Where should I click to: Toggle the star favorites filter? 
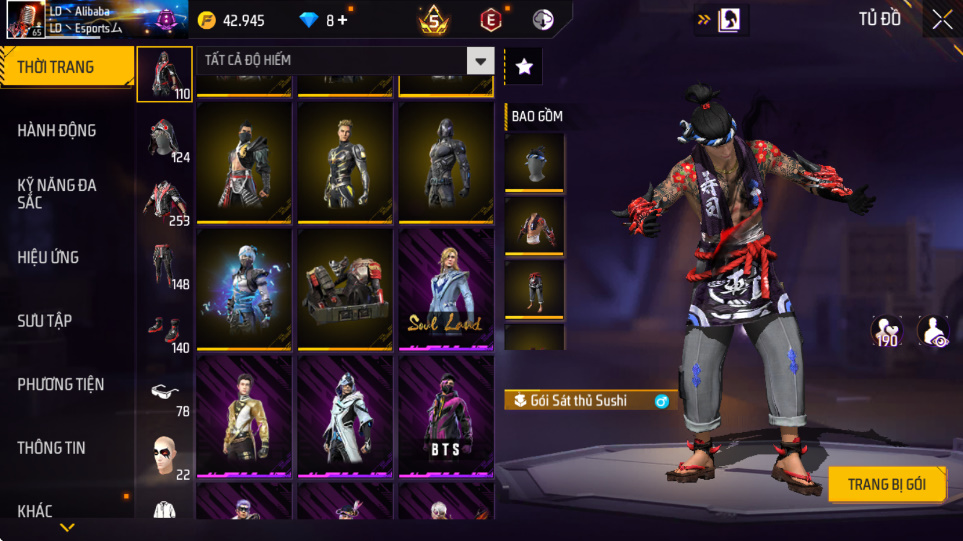[524, 67]
